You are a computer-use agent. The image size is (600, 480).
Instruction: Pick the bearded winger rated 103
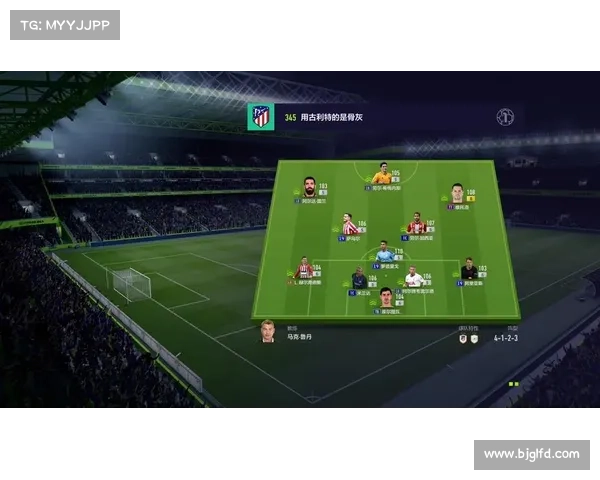point(310,188)
